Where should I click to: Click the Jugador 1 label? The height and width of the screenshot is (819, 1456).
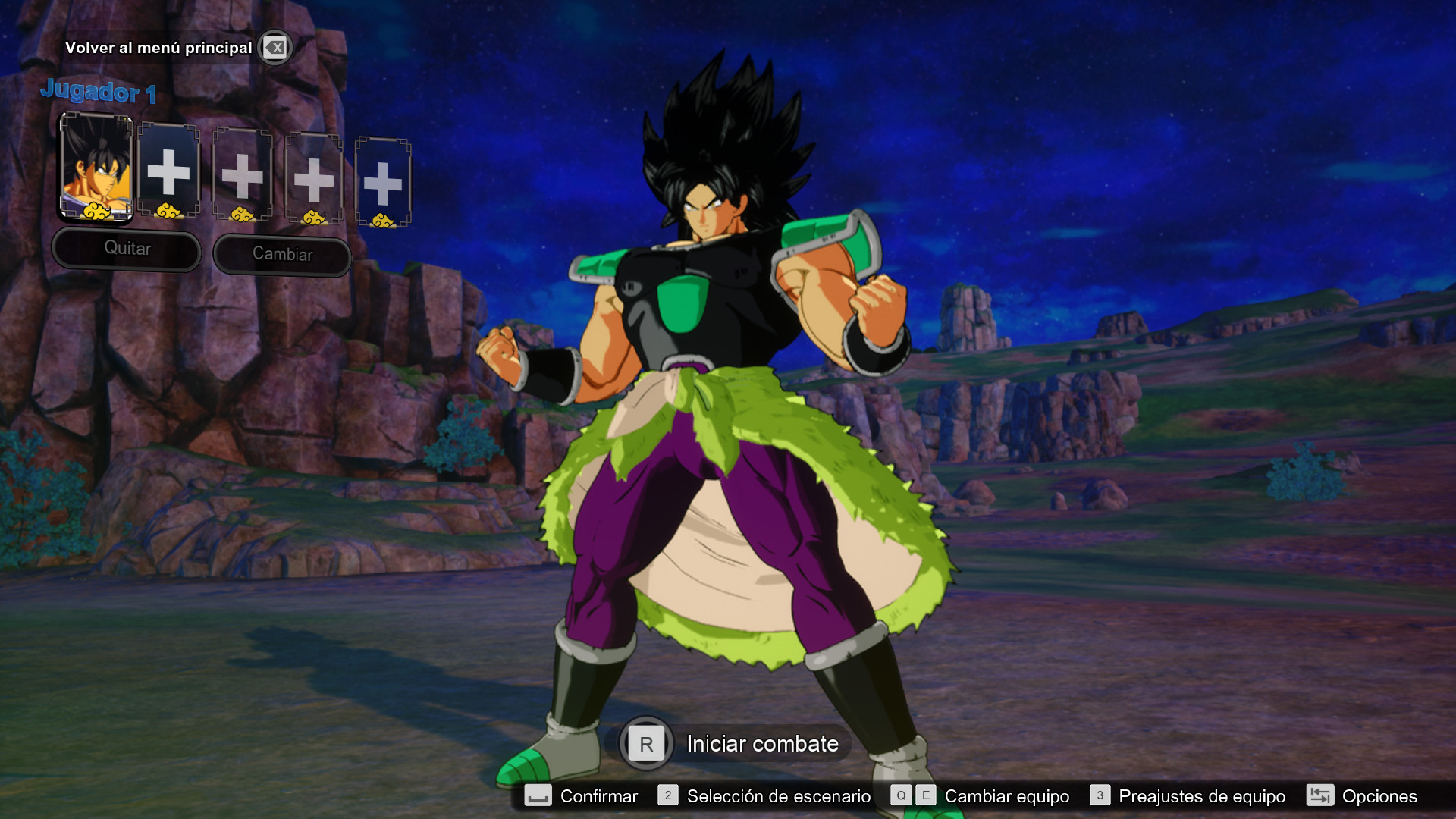coord(99,92)
